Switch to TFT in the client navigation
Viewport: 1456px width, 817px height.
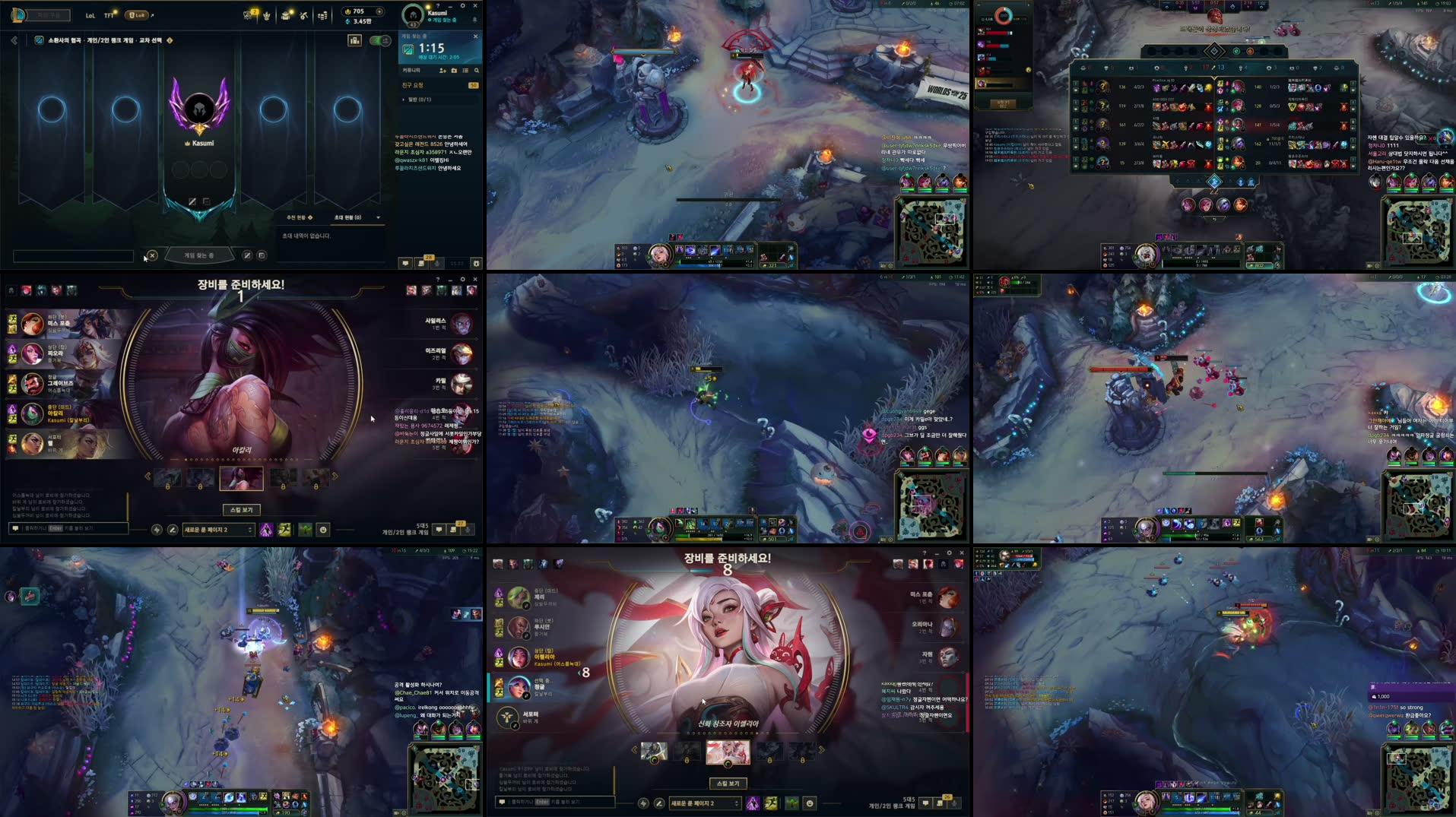point(109,15)
